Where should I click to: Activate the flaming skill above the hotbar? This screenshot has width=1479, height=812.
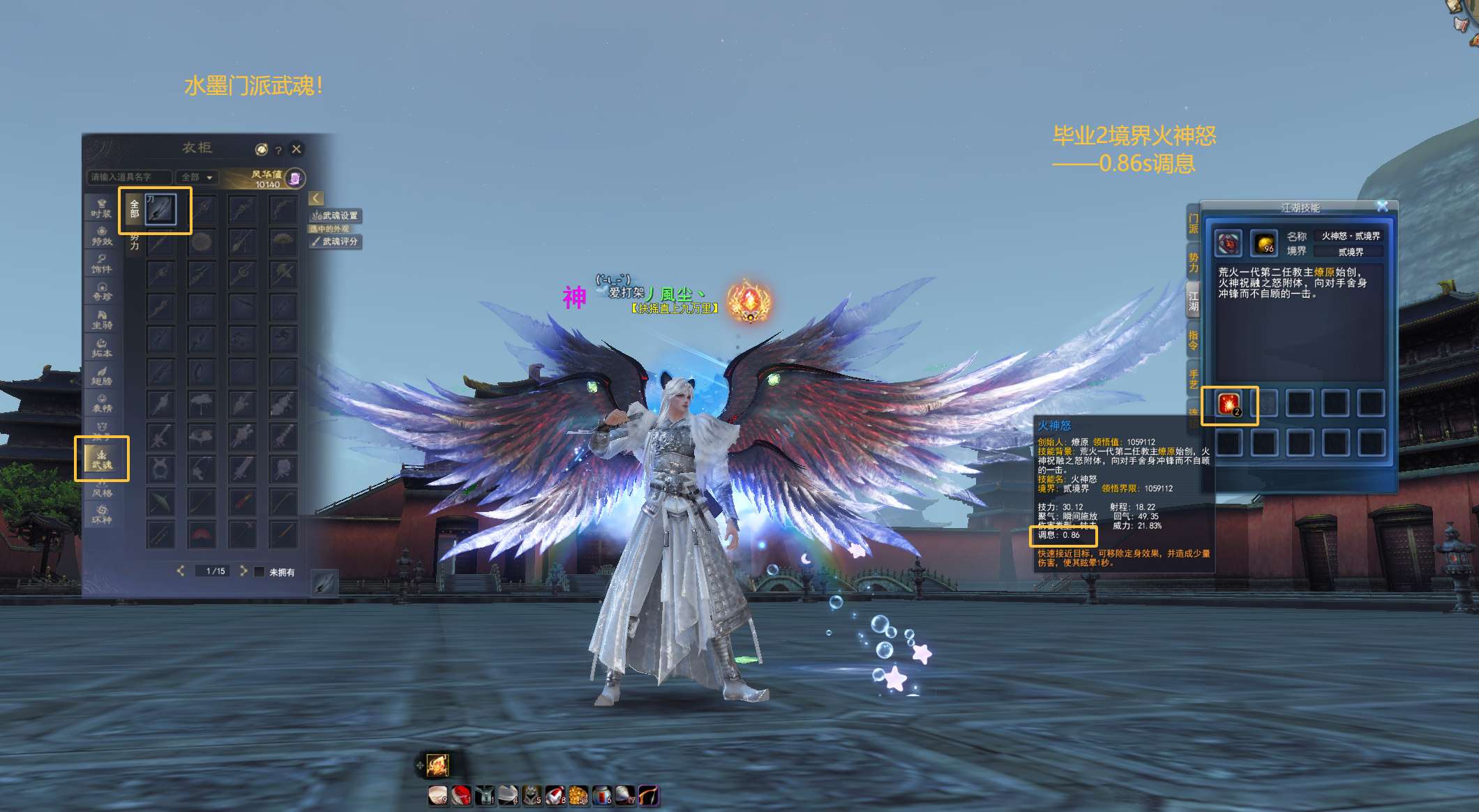coord(437,765)
